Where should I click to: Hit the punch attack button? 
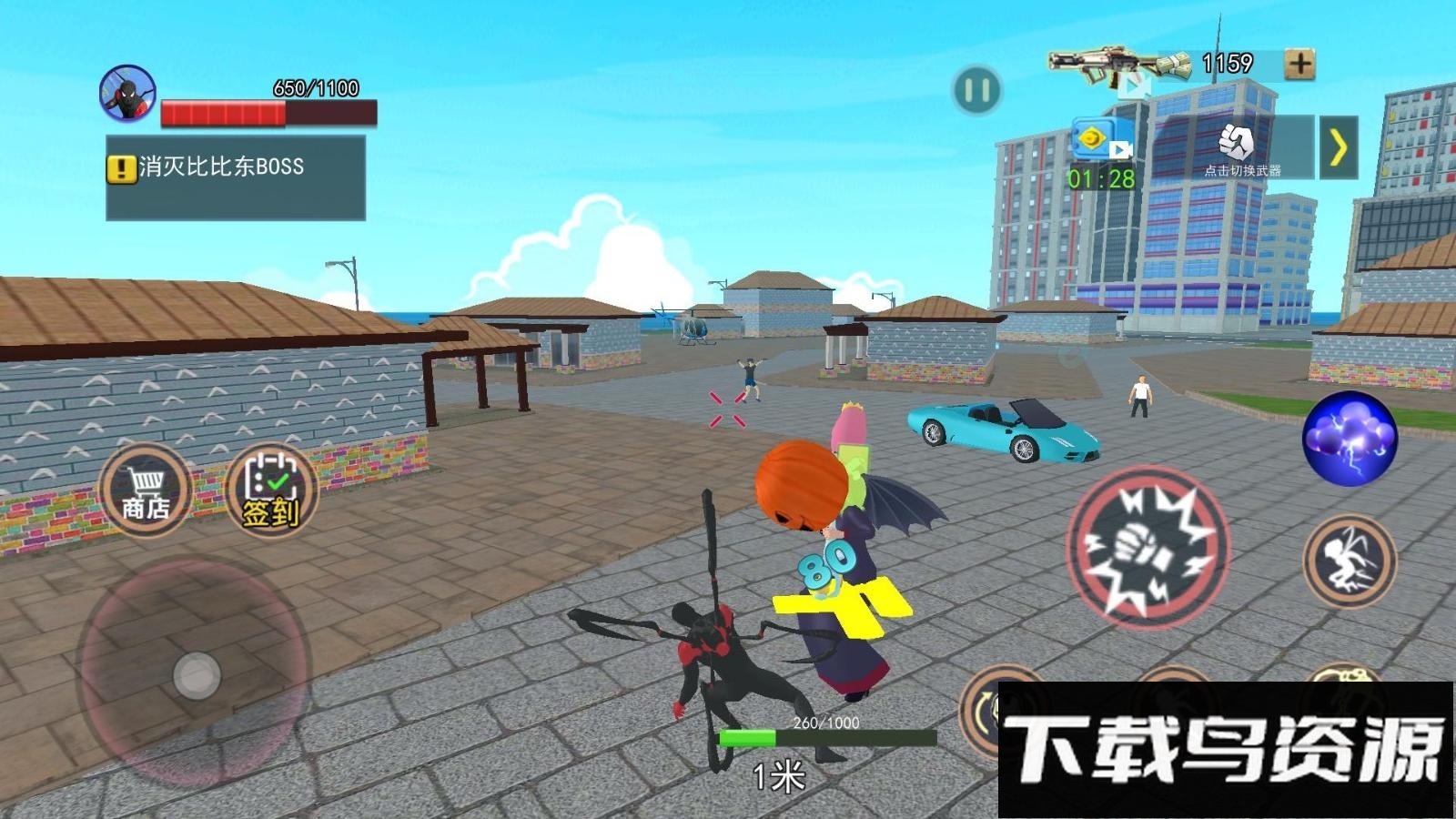tap(1148, 548)
